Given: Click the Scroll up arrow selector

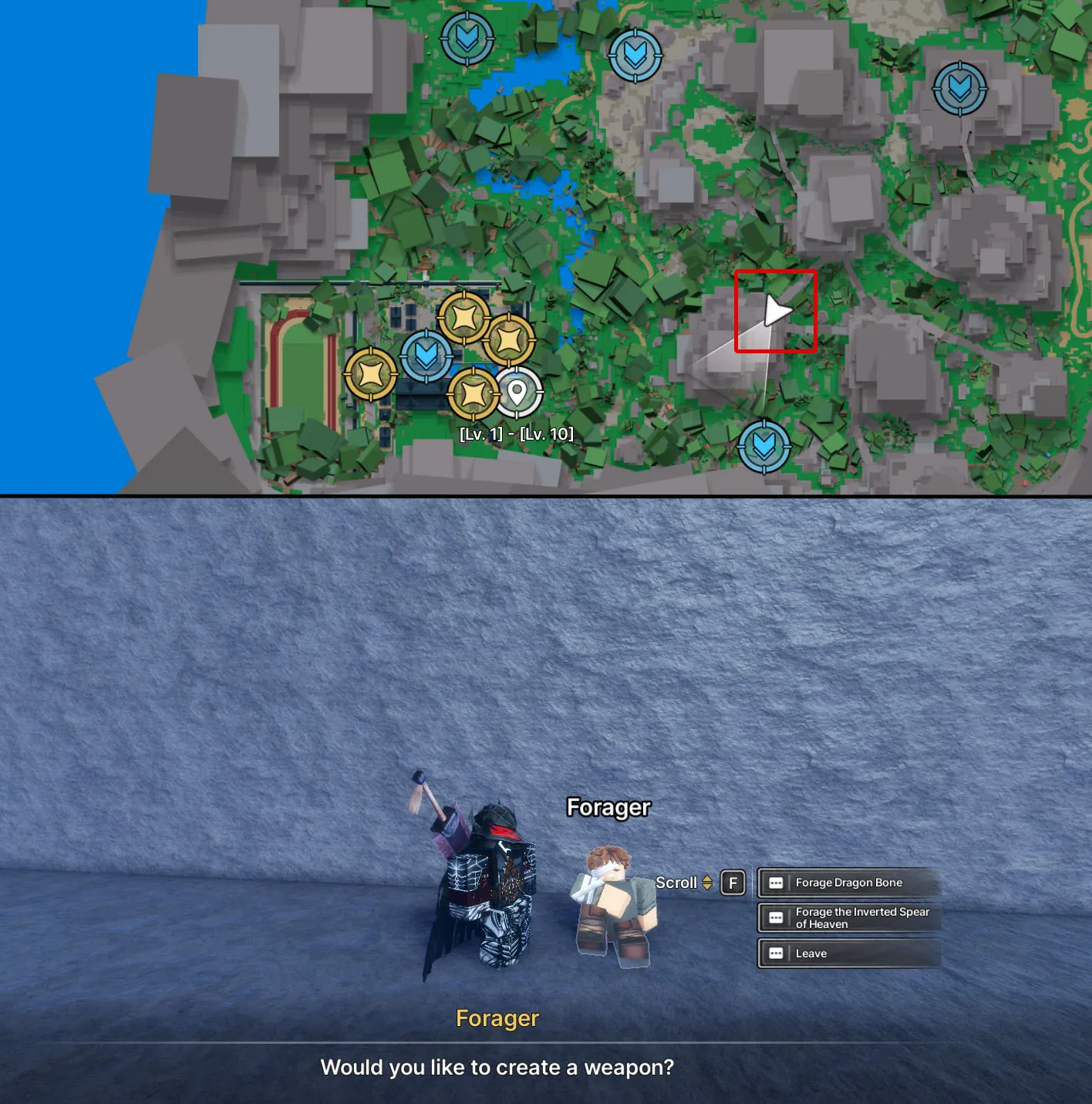Looking at the screenshot, I should pos(706,878).
